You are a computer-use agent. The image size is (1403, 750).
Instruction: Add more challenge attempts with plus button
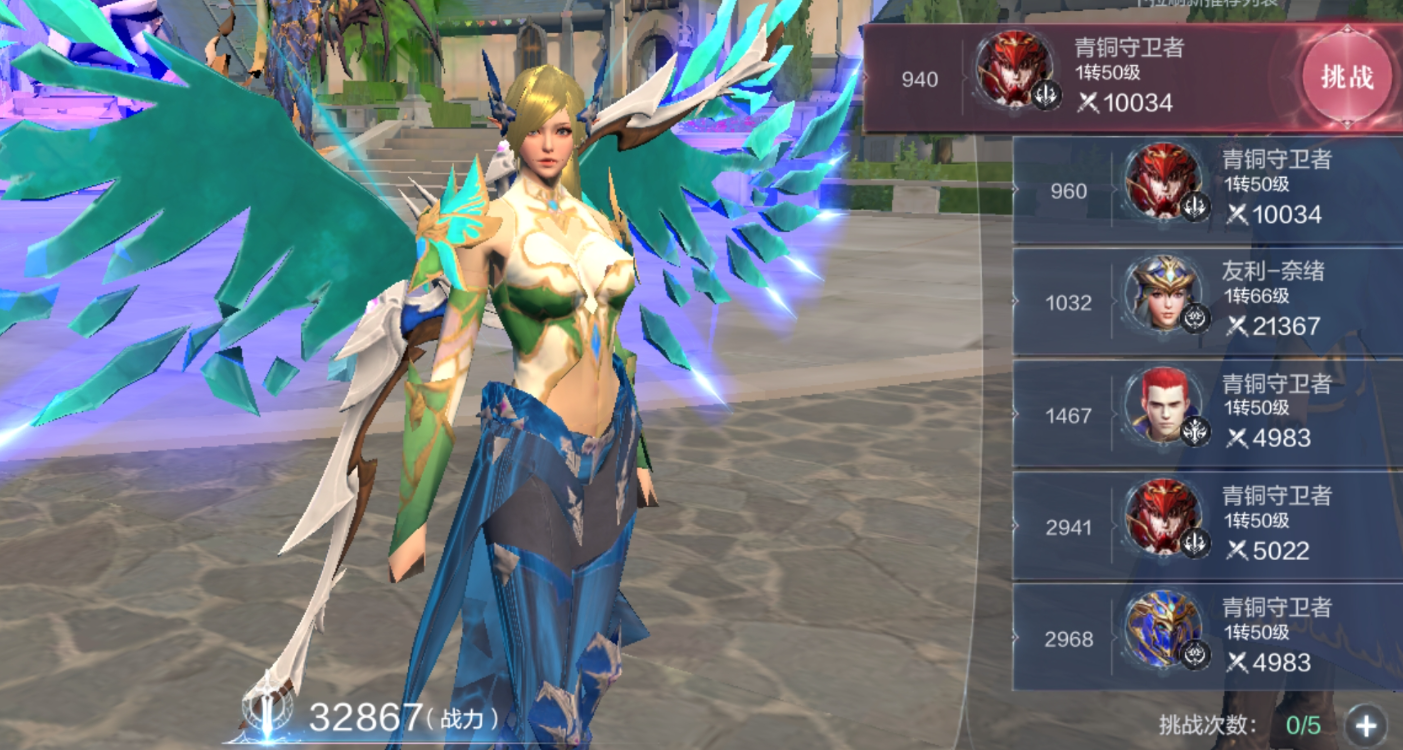[1366, 725]
